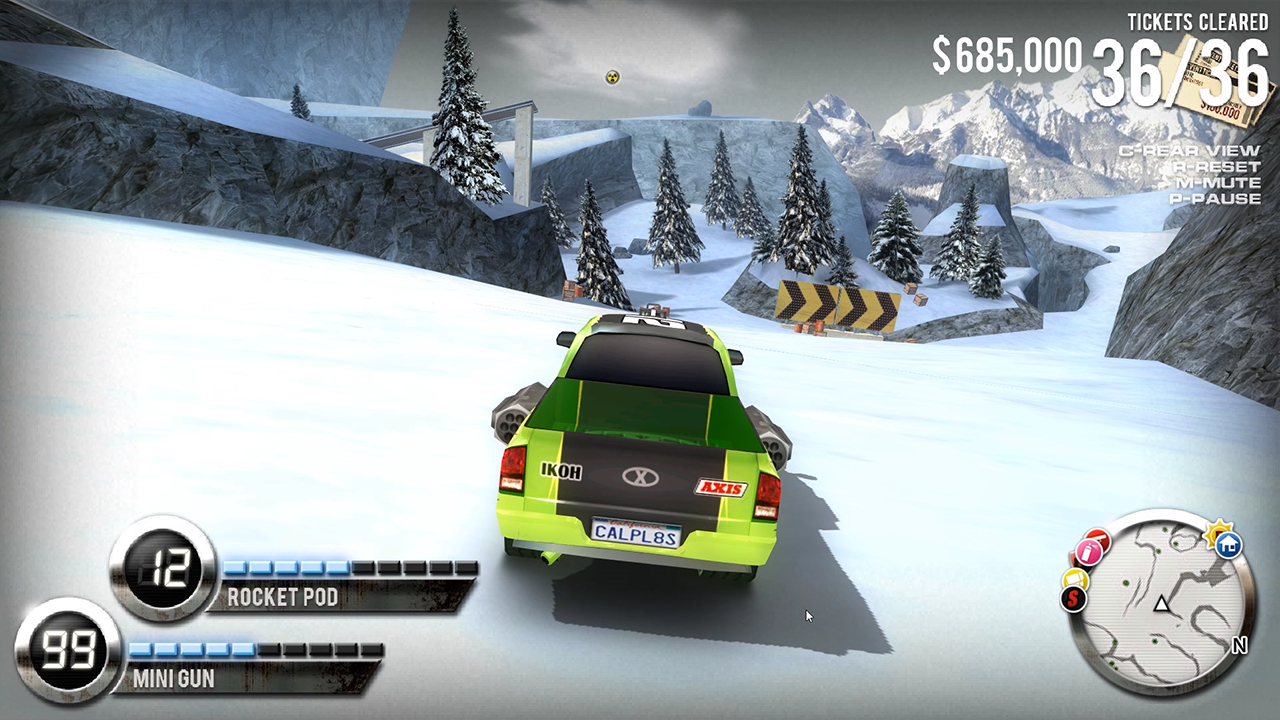Click the black S marker on the minimap

(x=1072, y=599)
